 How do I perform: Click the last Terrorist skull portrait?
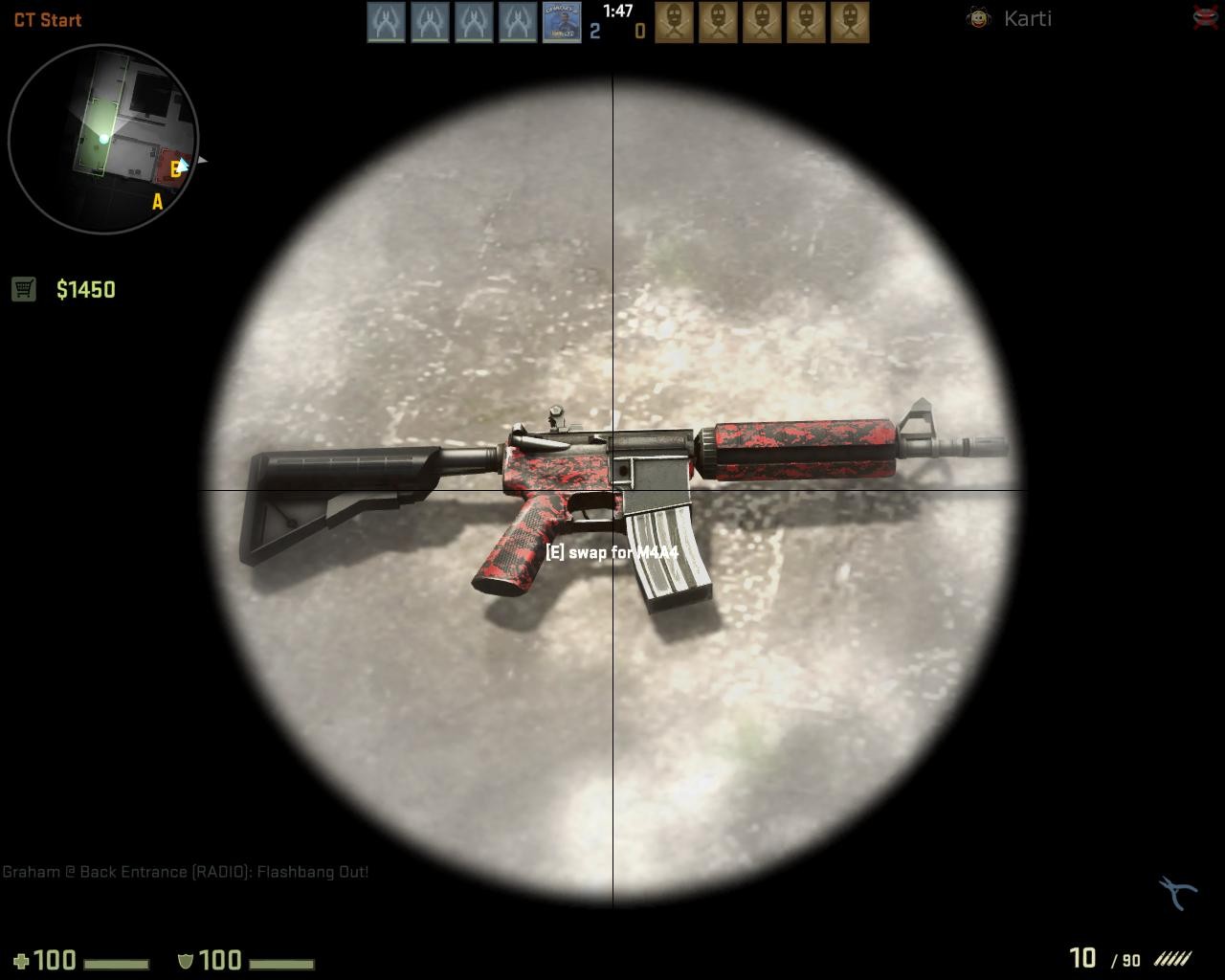click(851, 20)
